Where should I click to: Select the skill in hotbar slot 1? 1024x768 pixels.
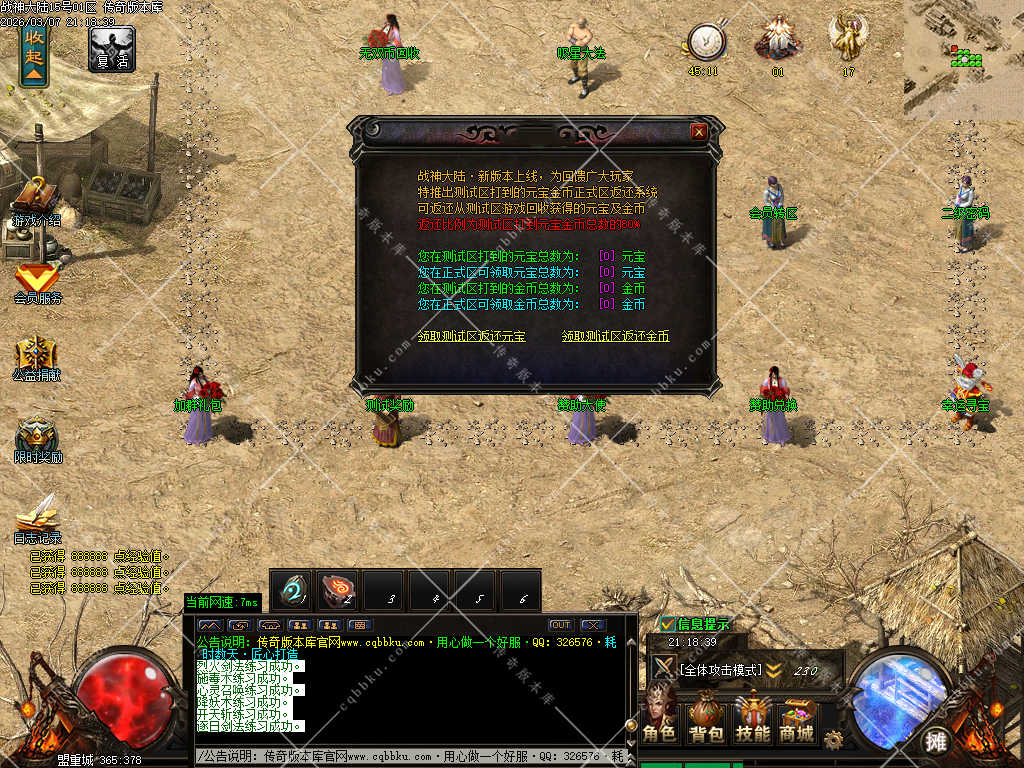pos(293,590)
